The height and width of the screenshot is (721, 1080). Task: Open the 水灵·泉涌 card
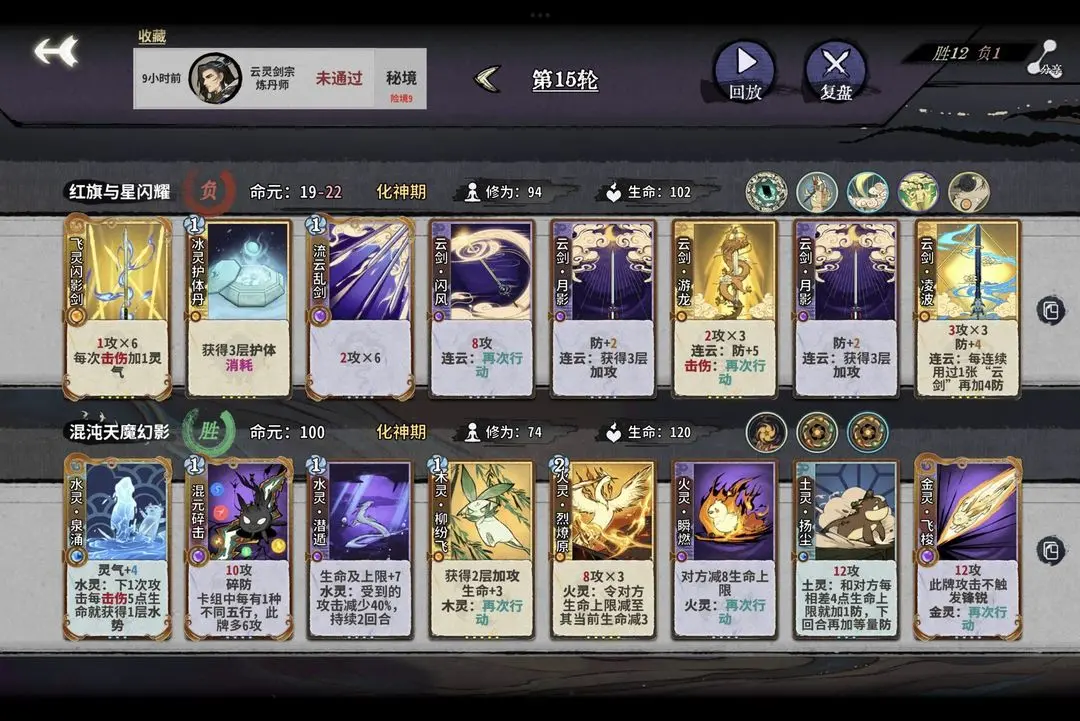[118, 546]
